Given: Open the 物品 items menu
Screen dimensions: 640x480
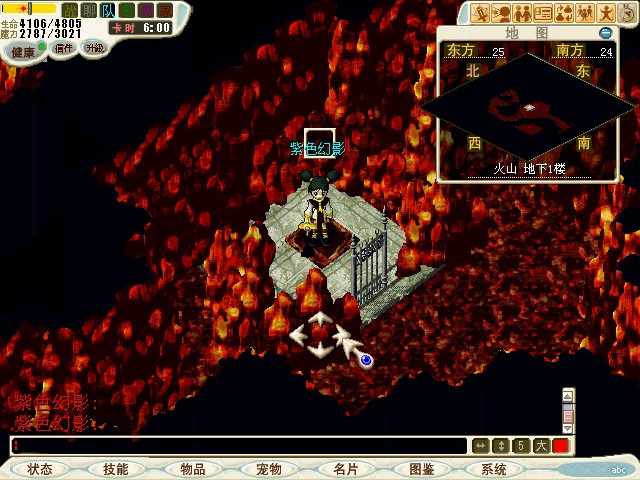Looking at the screenshot, I should coord(192,468).
